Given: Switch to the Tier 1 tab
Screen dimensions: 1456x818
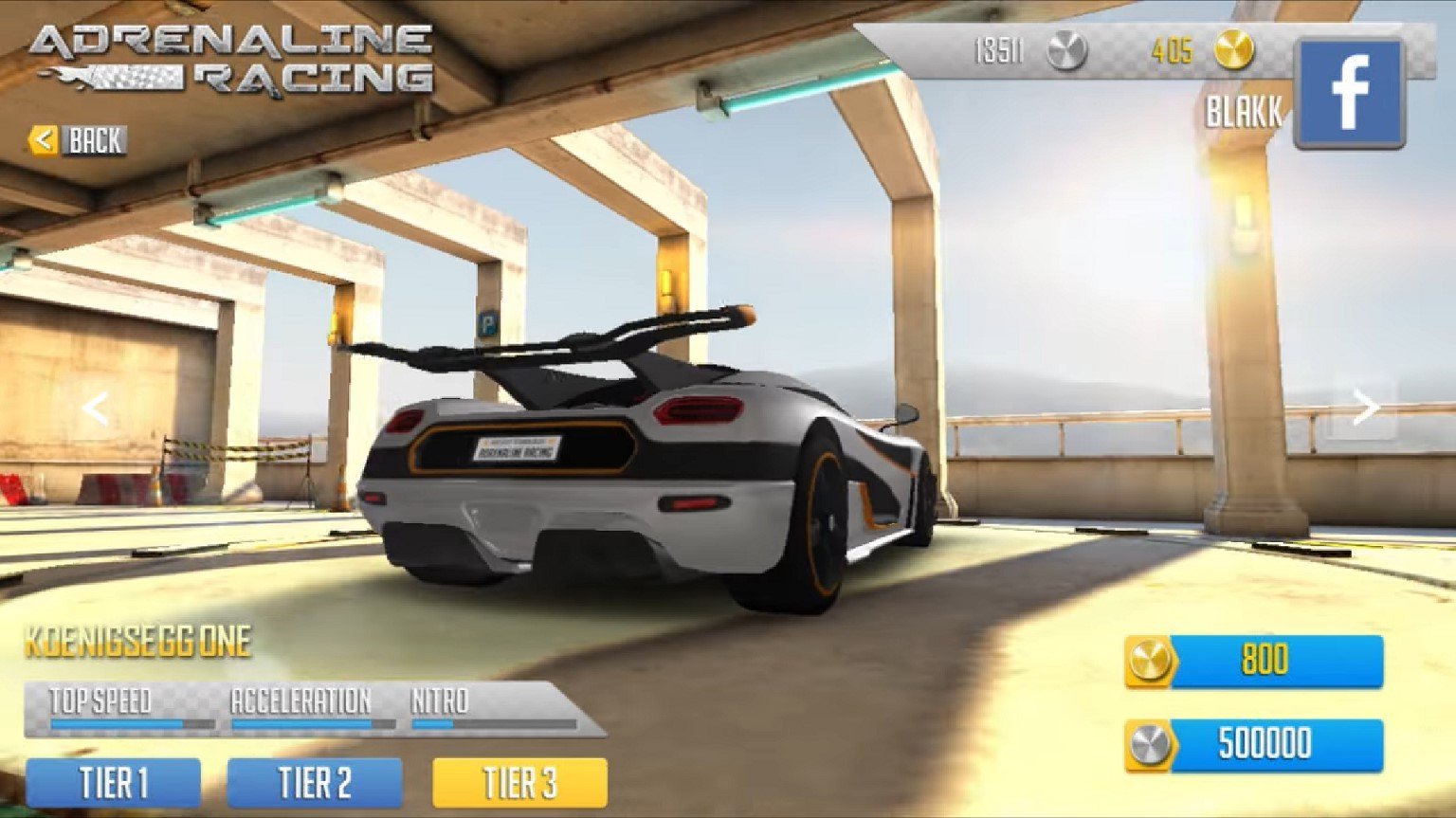Looking at the screenshot, I should pyautogui.click(x=113, y=784).
